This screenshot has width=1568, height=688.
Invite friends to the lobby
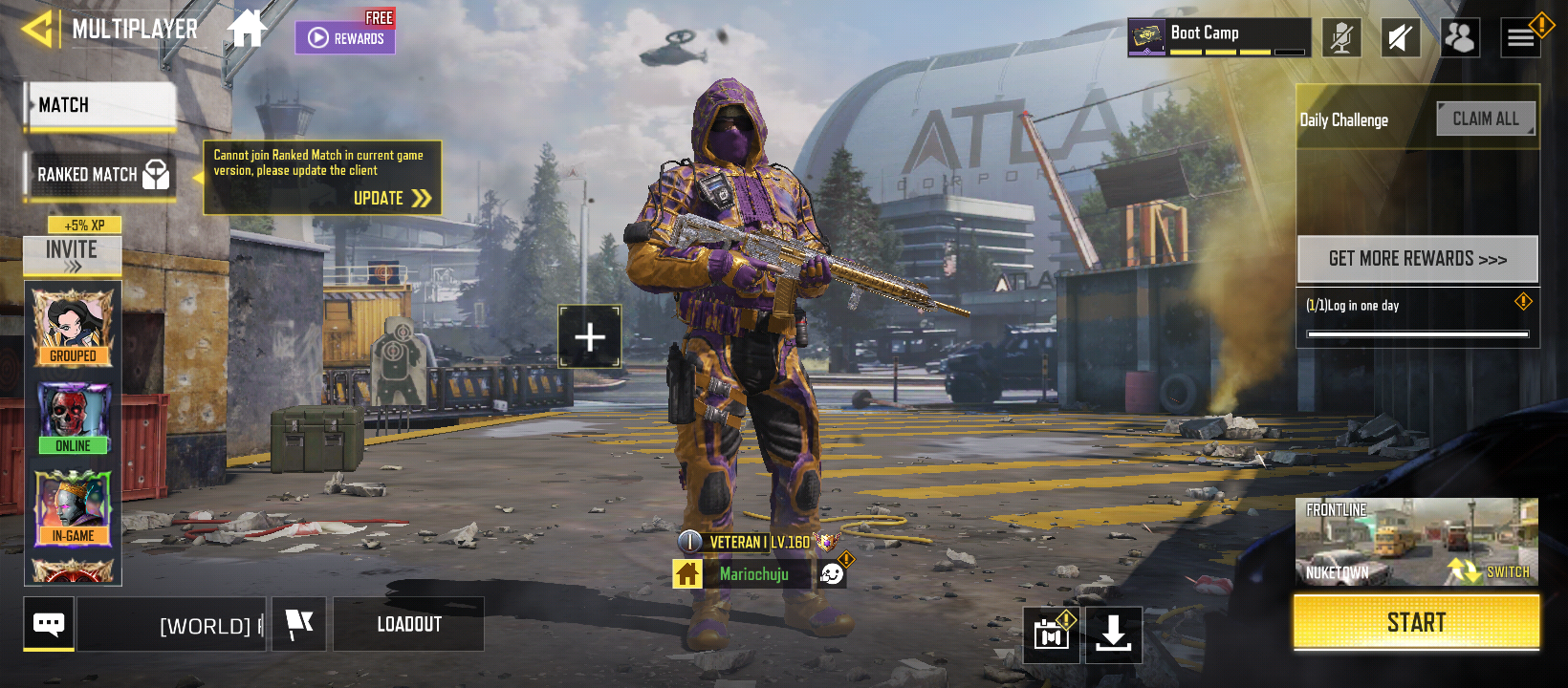click(73, 254)
